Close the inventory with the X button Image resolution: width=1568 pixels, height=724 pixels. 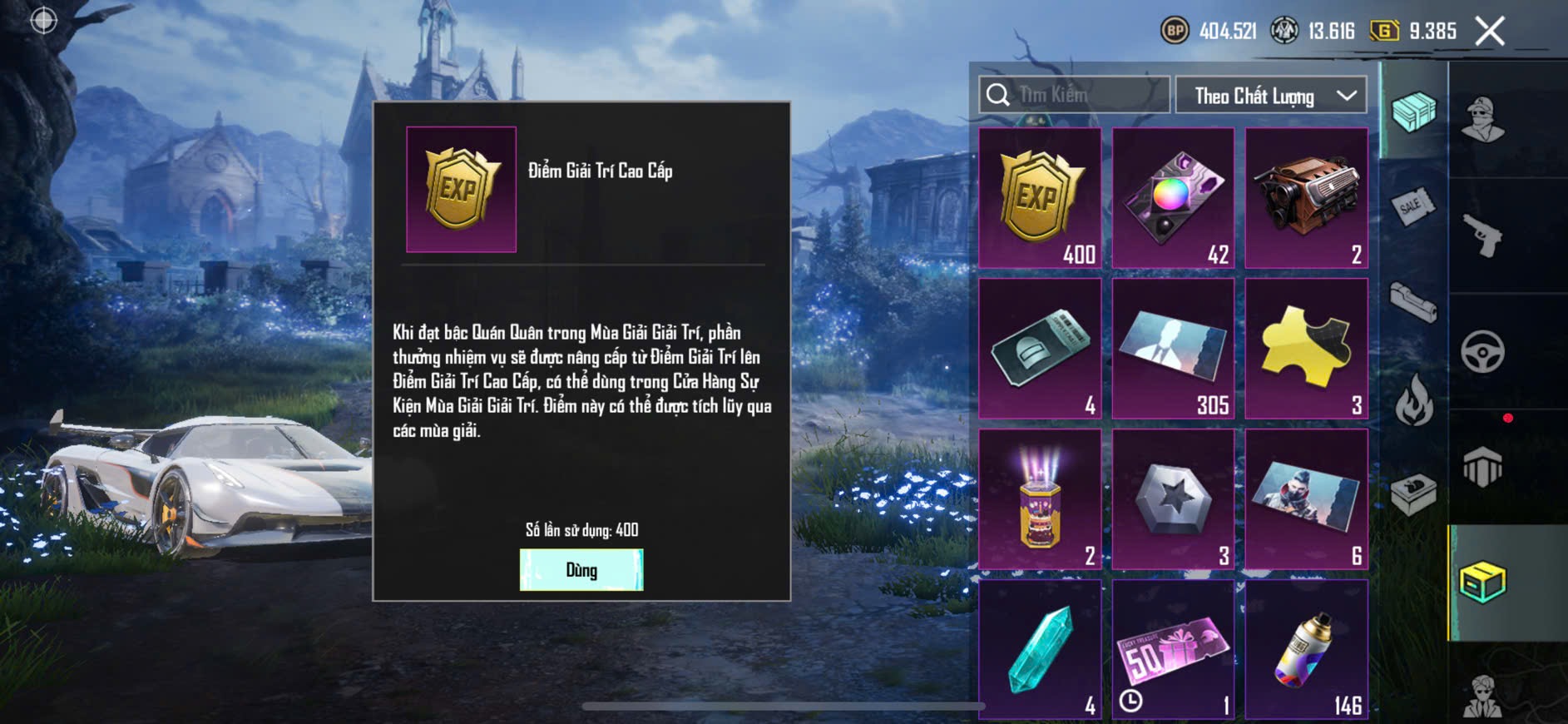tap(1489, 32)
